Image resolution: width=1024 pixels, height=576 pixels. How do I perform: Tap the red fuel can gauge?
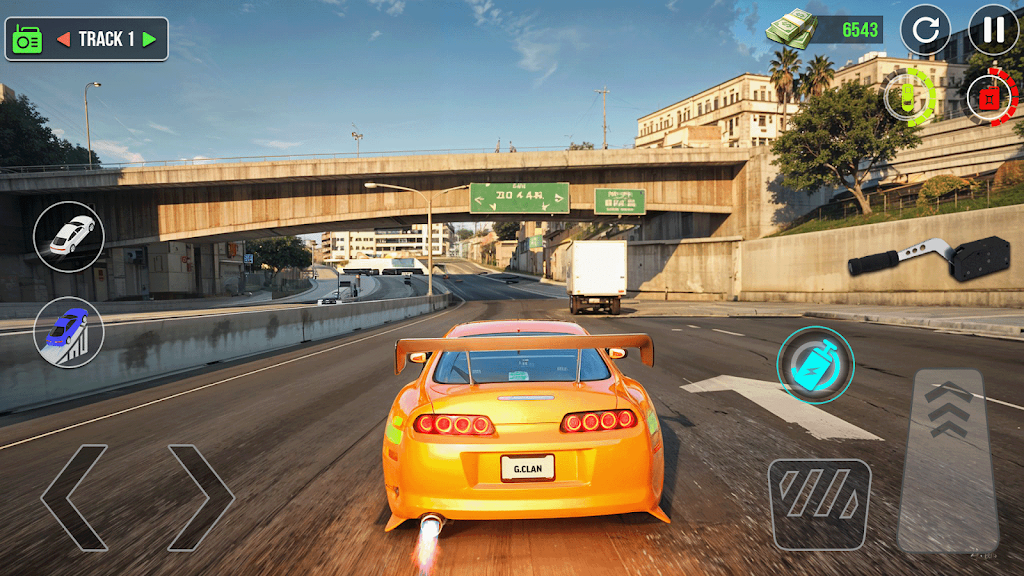pyautogui.click(x=990, y=98)
